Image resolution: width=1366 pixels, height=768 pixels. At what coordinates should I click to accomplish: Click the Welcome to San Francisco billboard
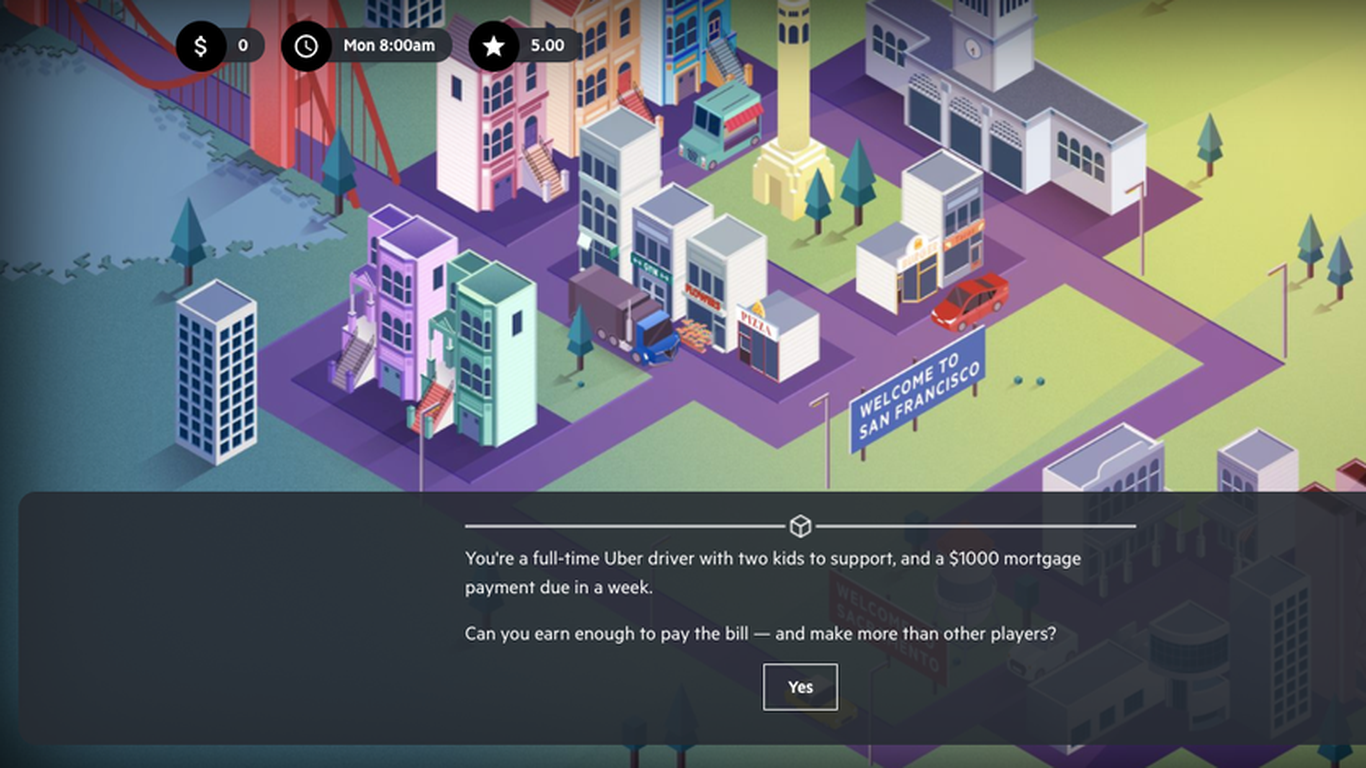tap(917, 395)
